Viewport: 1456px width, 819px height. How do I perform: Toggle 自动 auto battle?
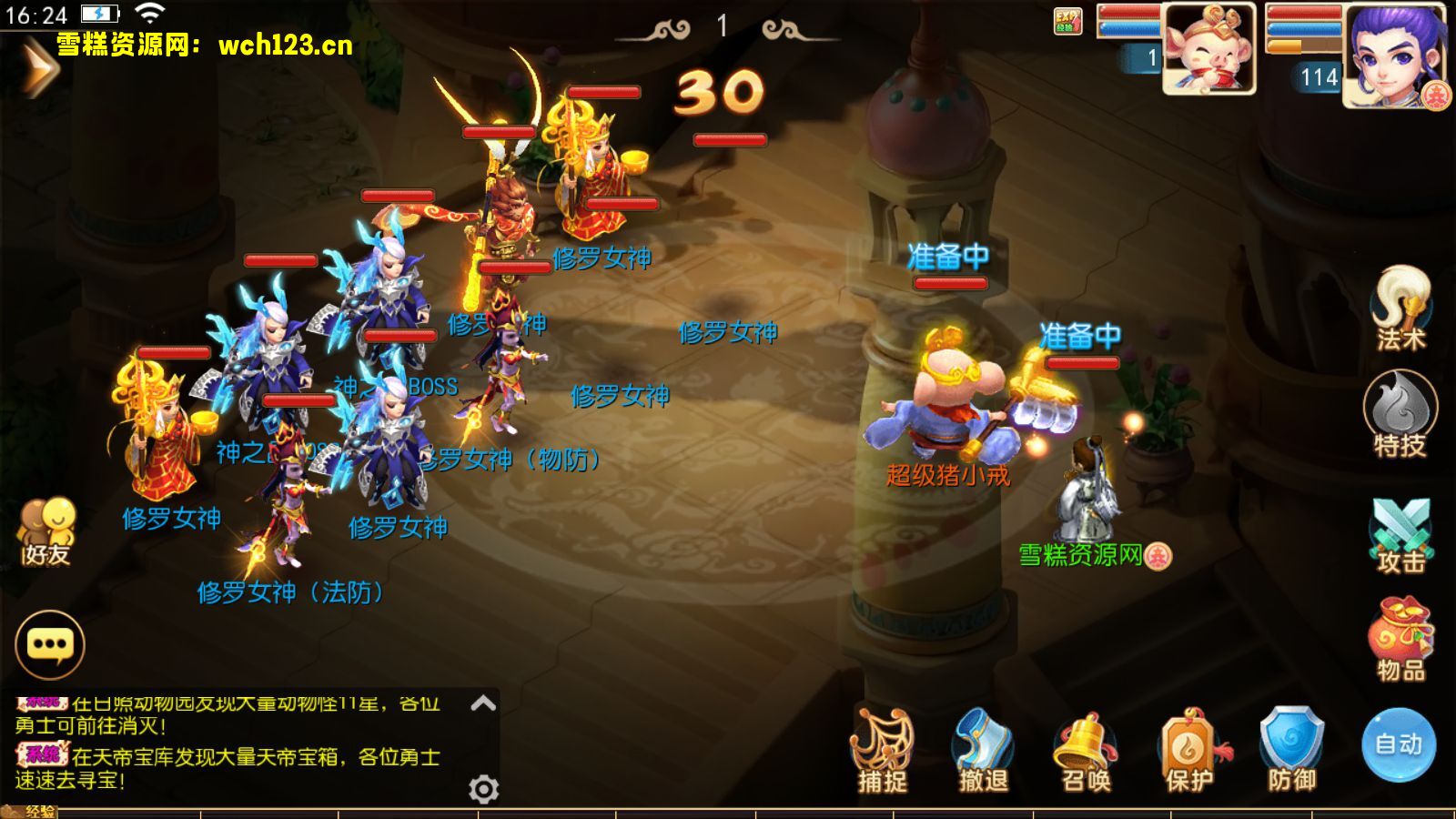(x=1399, y=744)
